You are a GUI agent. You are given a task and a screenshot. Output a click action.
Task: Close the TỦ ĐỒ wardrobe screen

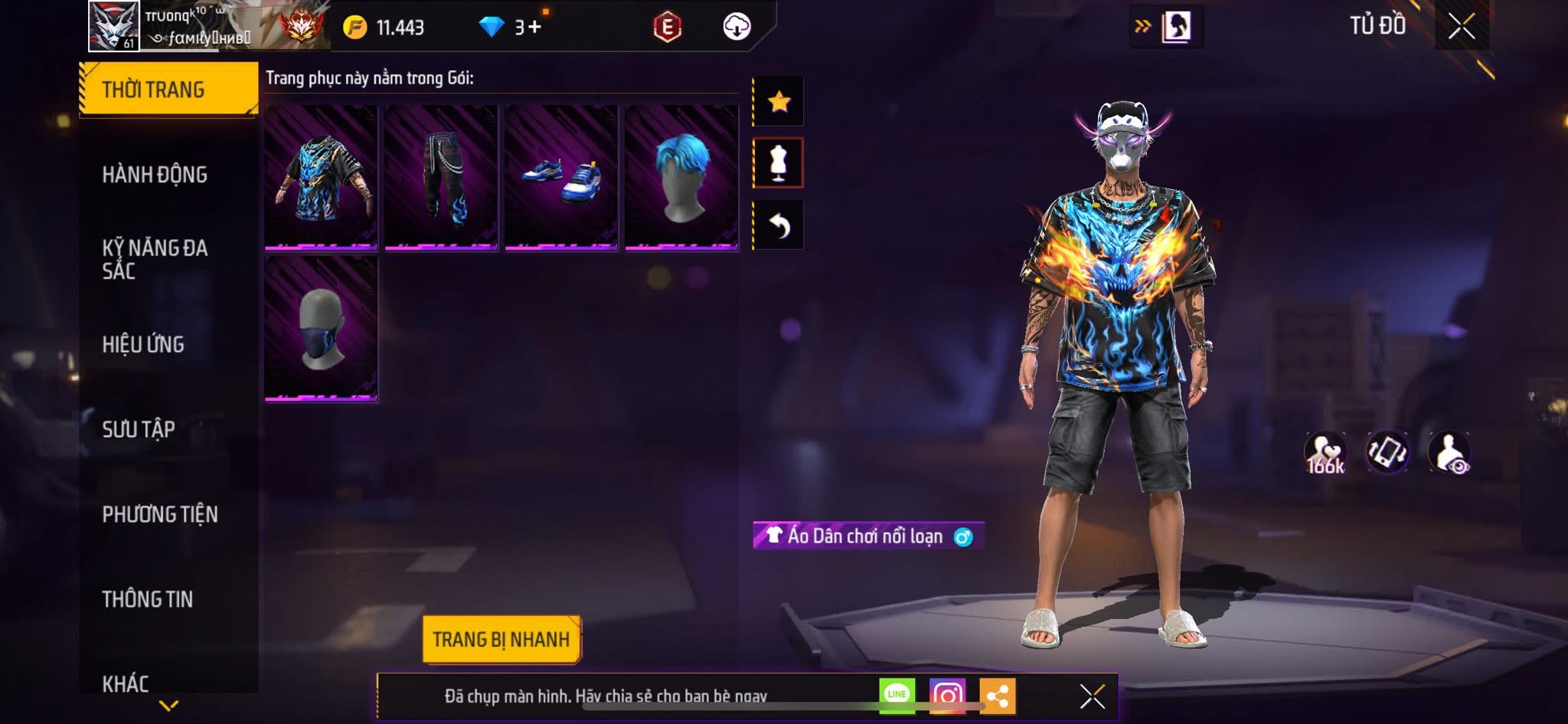coord(1461,27)
